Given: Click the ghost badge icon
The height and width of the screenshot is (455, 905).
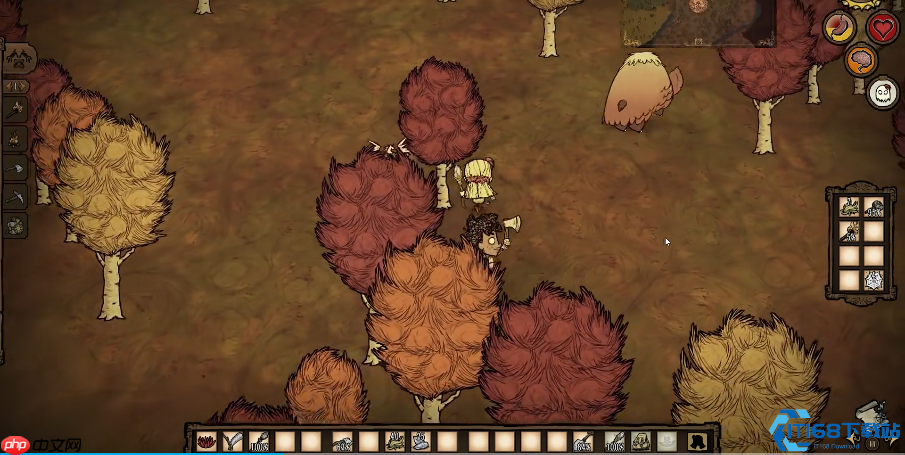Looking at the screenshot, I should point(881,93).
